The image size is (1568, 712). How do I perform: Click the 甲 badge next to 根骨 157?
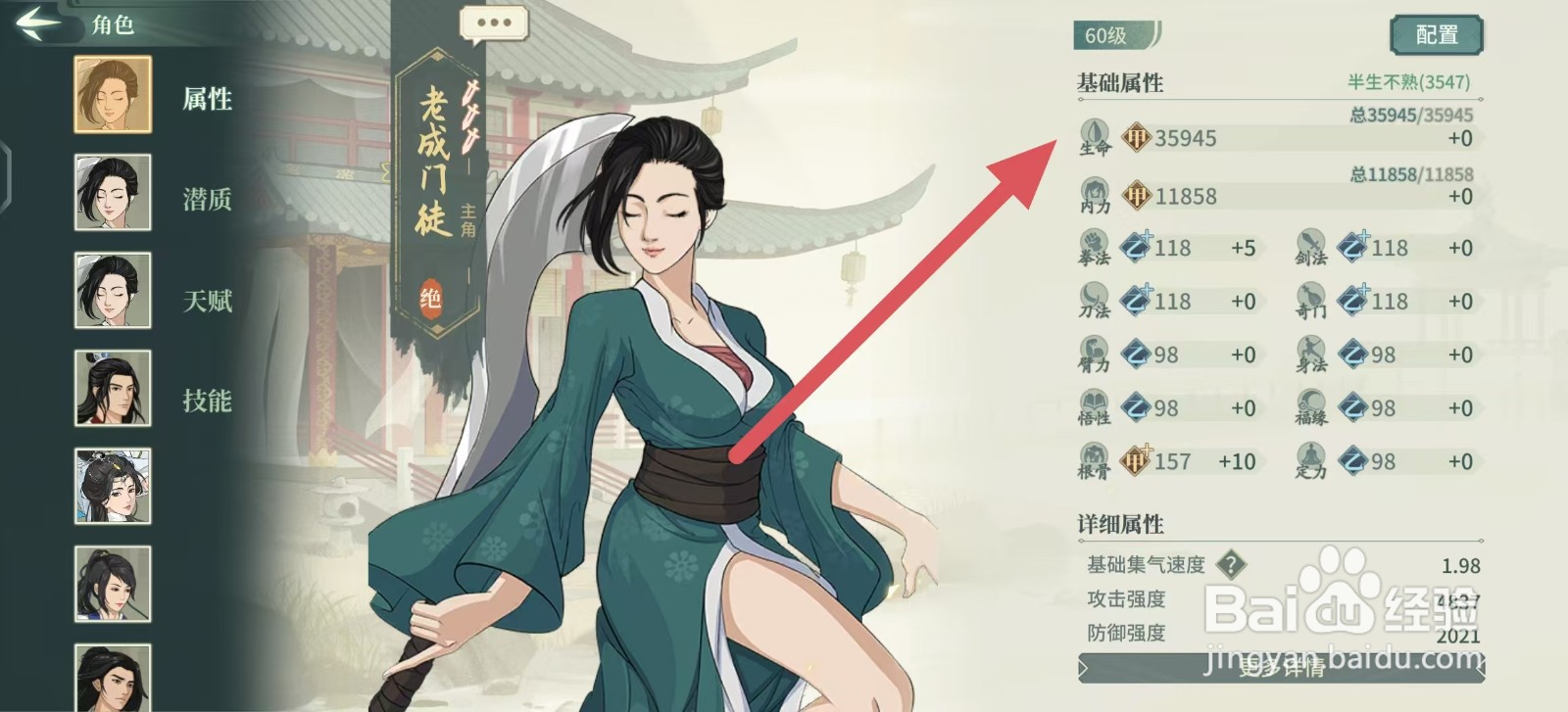(1137, 460)
